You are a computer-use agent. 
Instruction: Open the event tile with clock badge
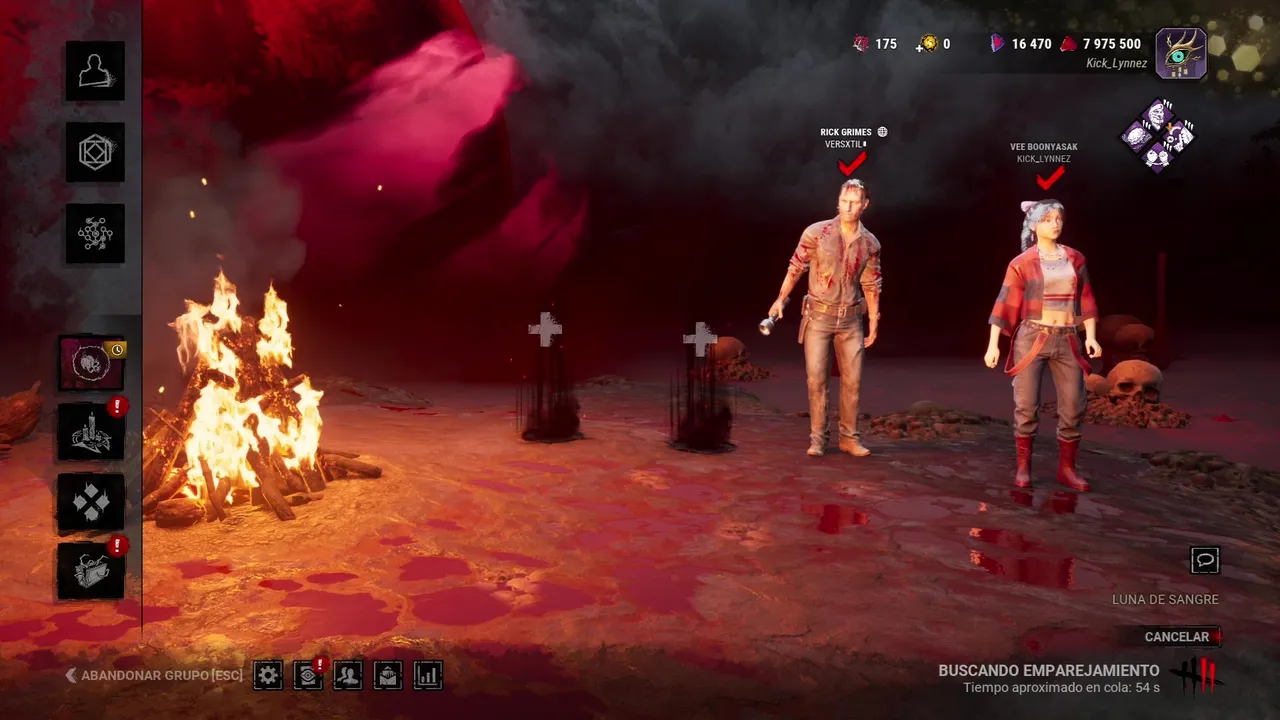click(x=91, y=363)
